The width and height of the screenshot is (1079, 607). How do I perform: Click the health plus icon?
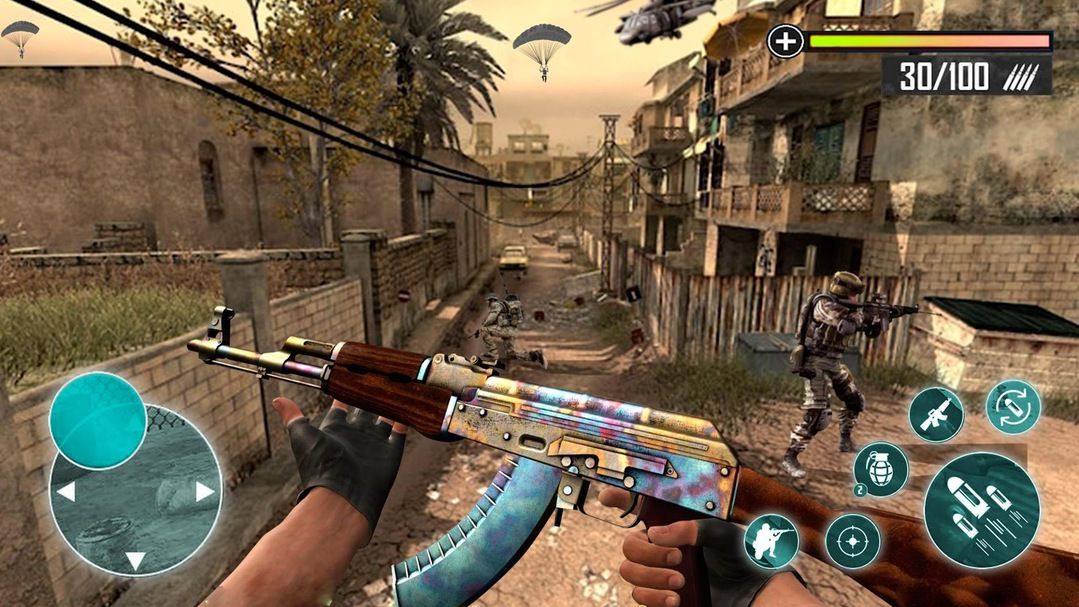786,41
